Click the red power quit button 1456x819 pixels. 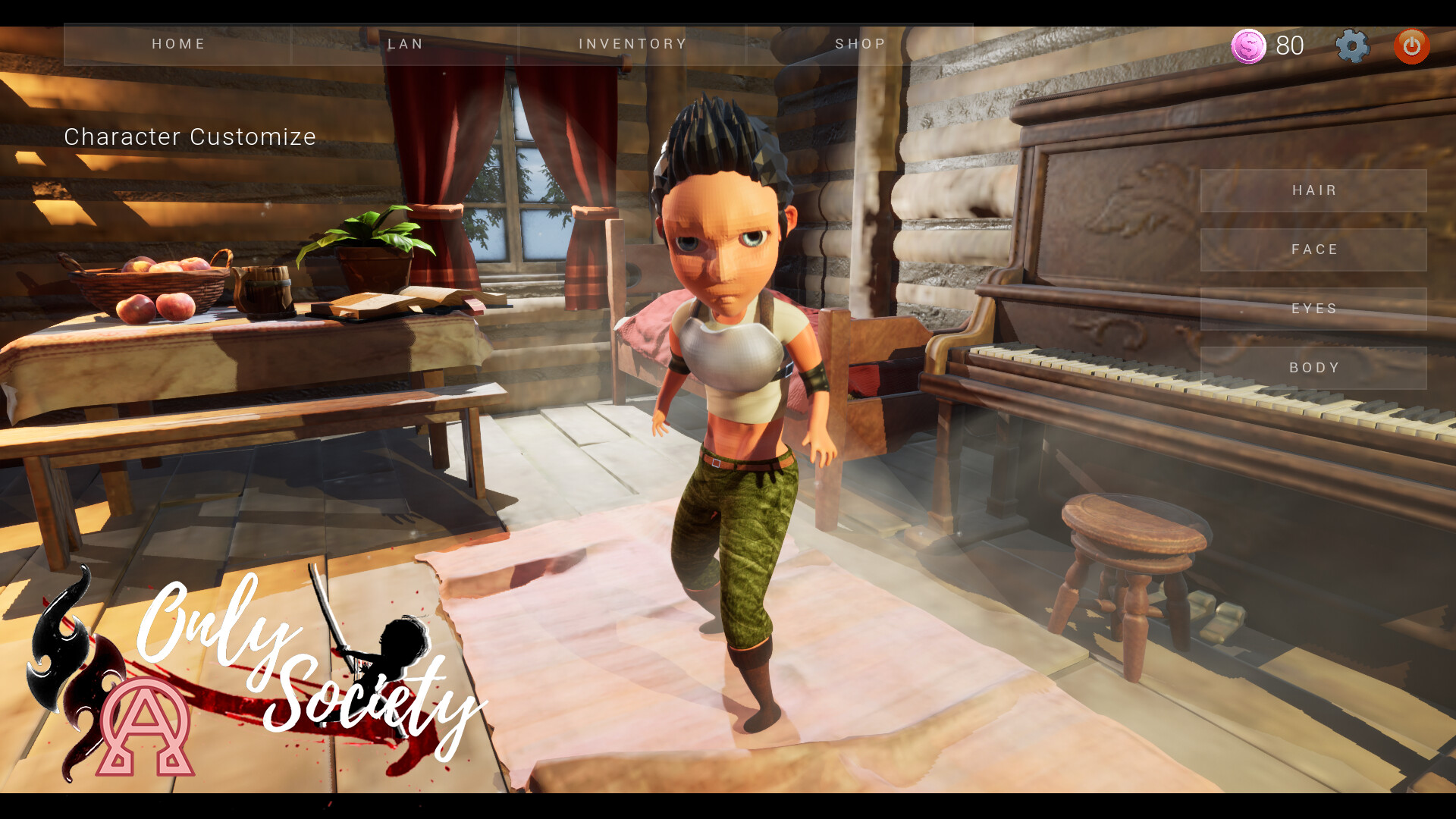pyautogui.click(x=1411, y=46)
